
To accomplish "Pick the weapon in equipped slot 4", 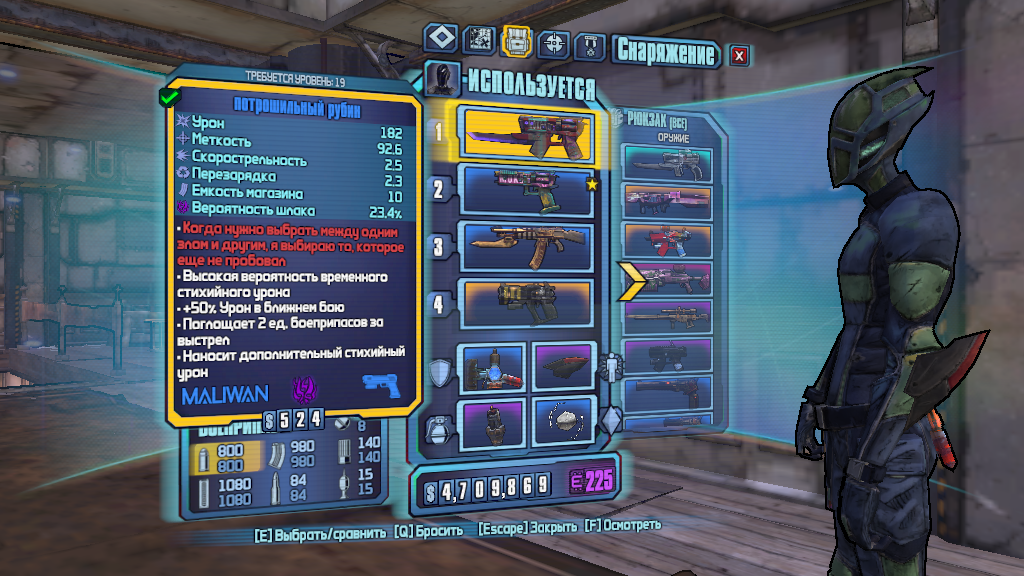I will point(527,302).
